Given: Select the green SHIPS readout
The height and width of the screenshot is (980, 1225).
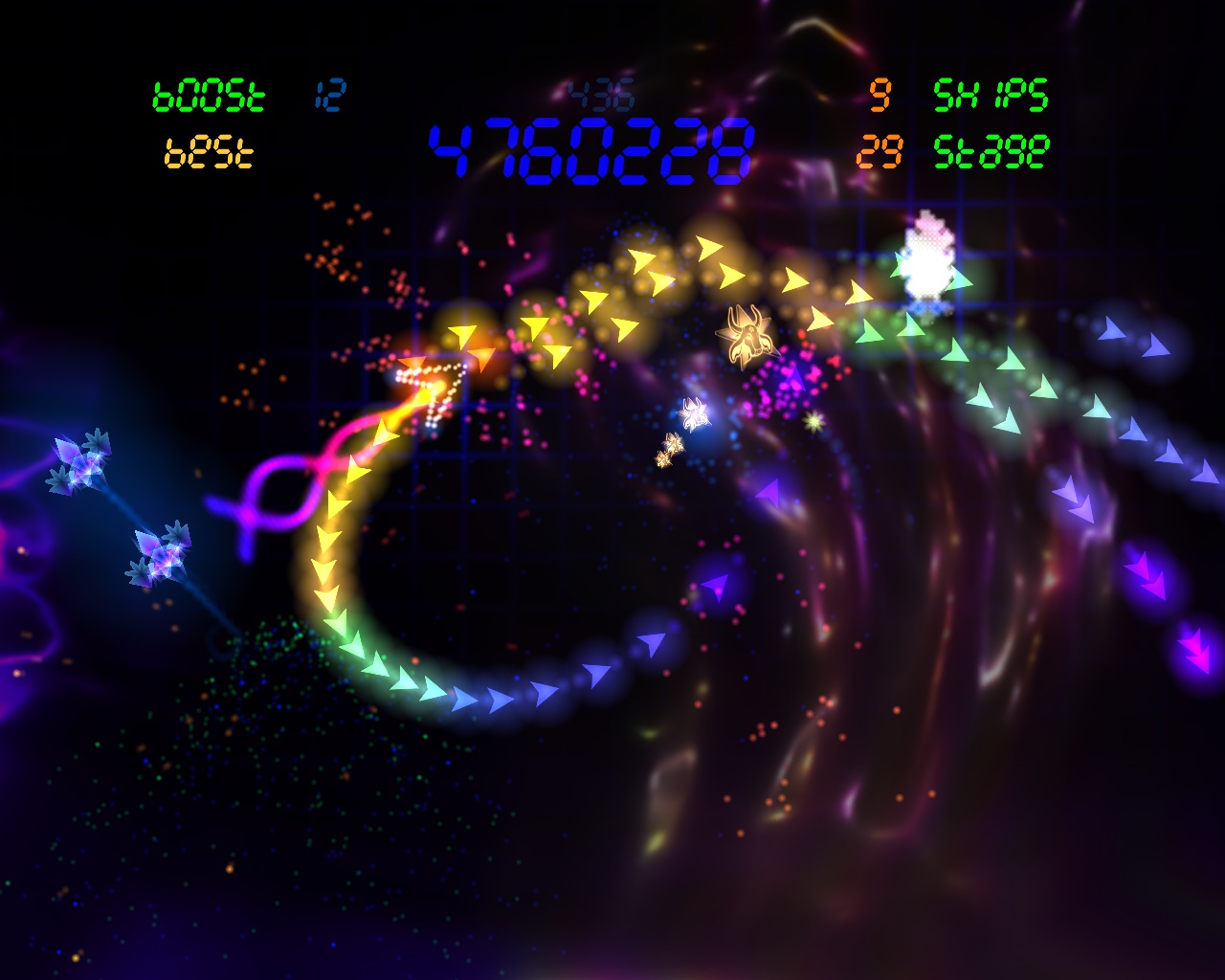Looking at the screenshot, I should point(991,96).
